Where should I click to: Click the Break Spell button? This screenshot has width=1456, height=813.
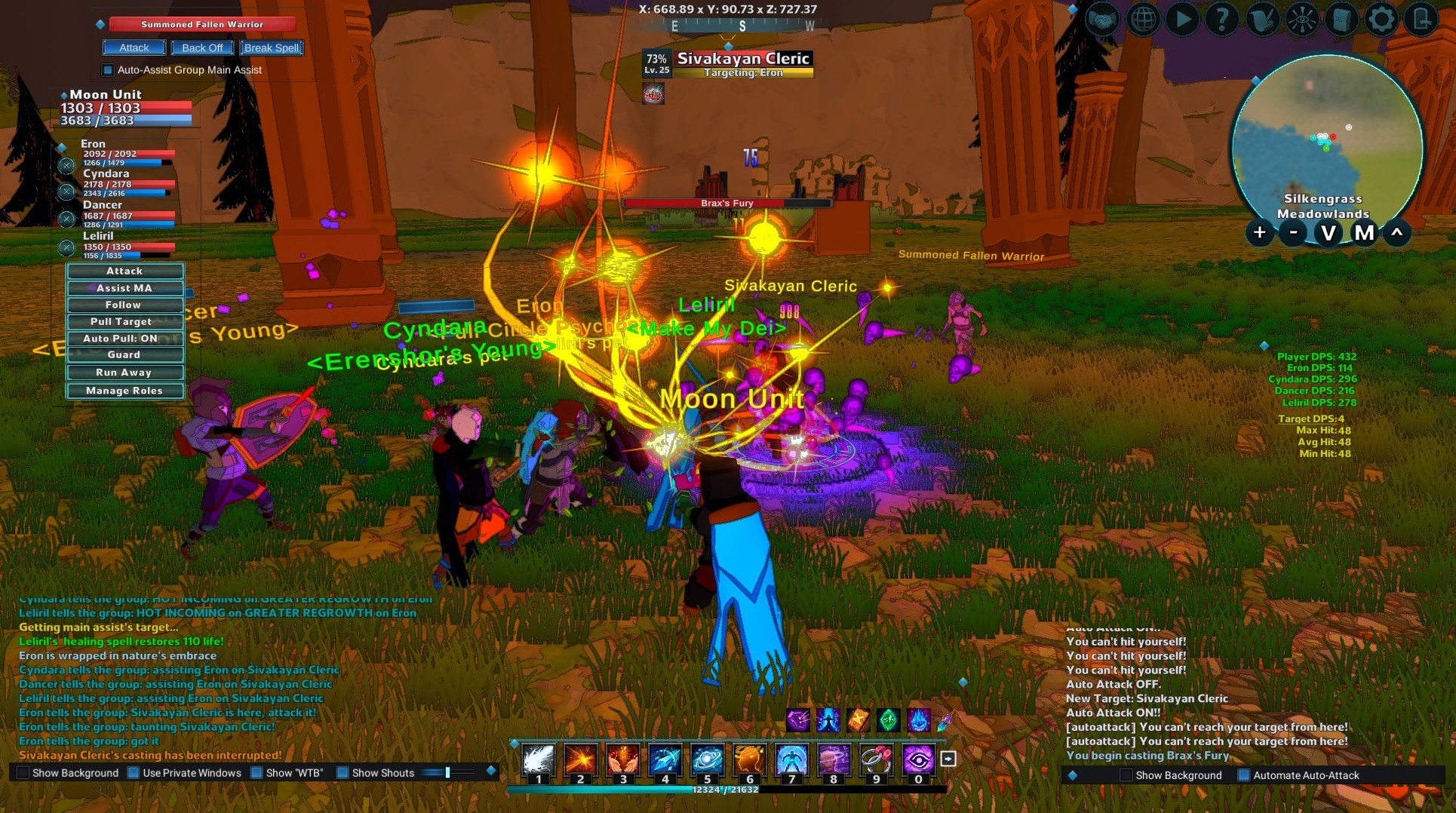coord(272,48)
